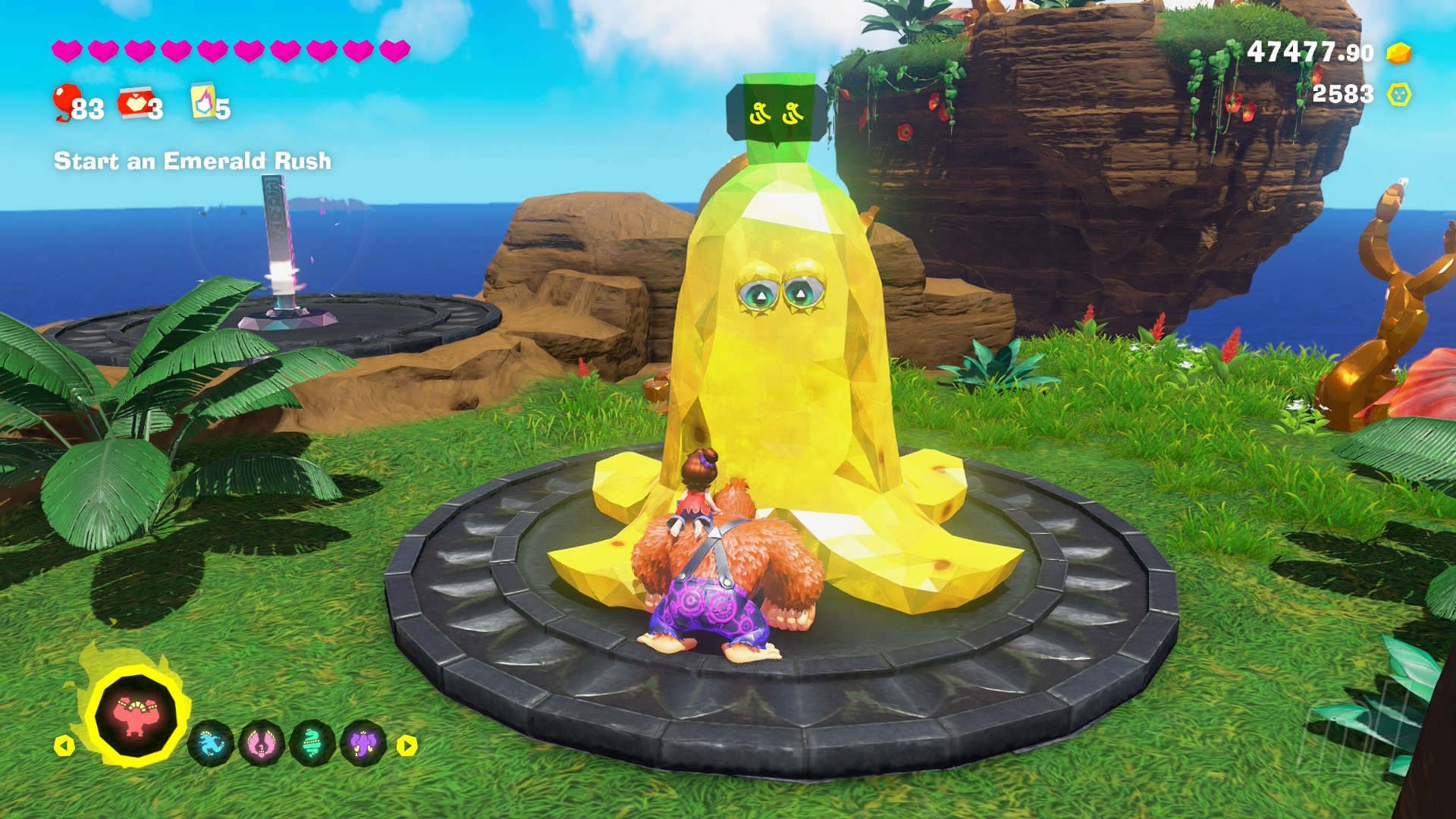Activate the pink Ostrich Bananza icon
The height and width of the screenshot is (819, 1456).
point(262,744)
